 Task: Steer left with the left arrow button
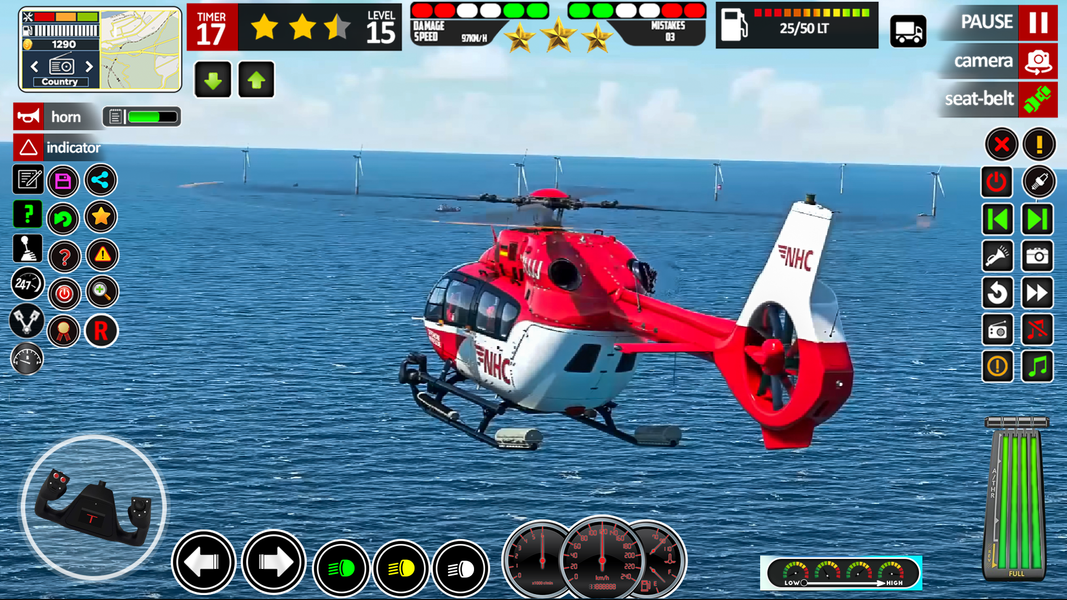203,564
